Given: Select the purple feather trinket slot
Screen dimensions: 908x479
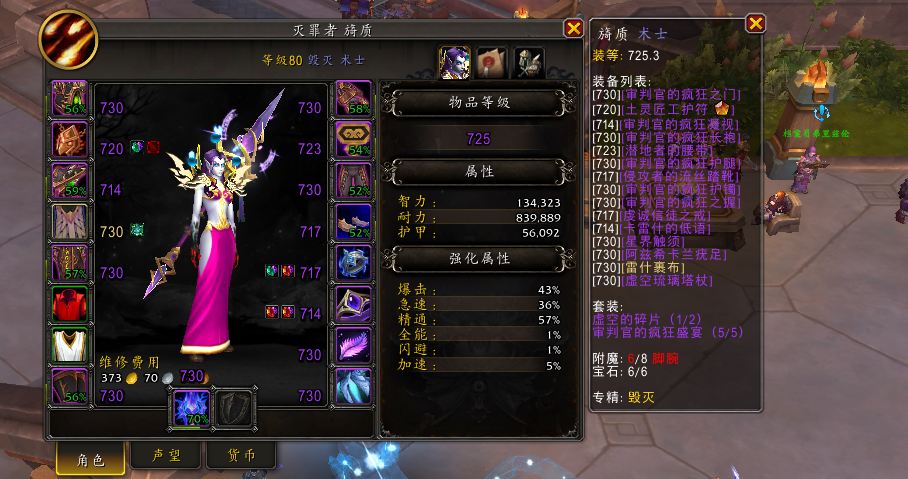Looking at the screenshot, I should (353, 345).
